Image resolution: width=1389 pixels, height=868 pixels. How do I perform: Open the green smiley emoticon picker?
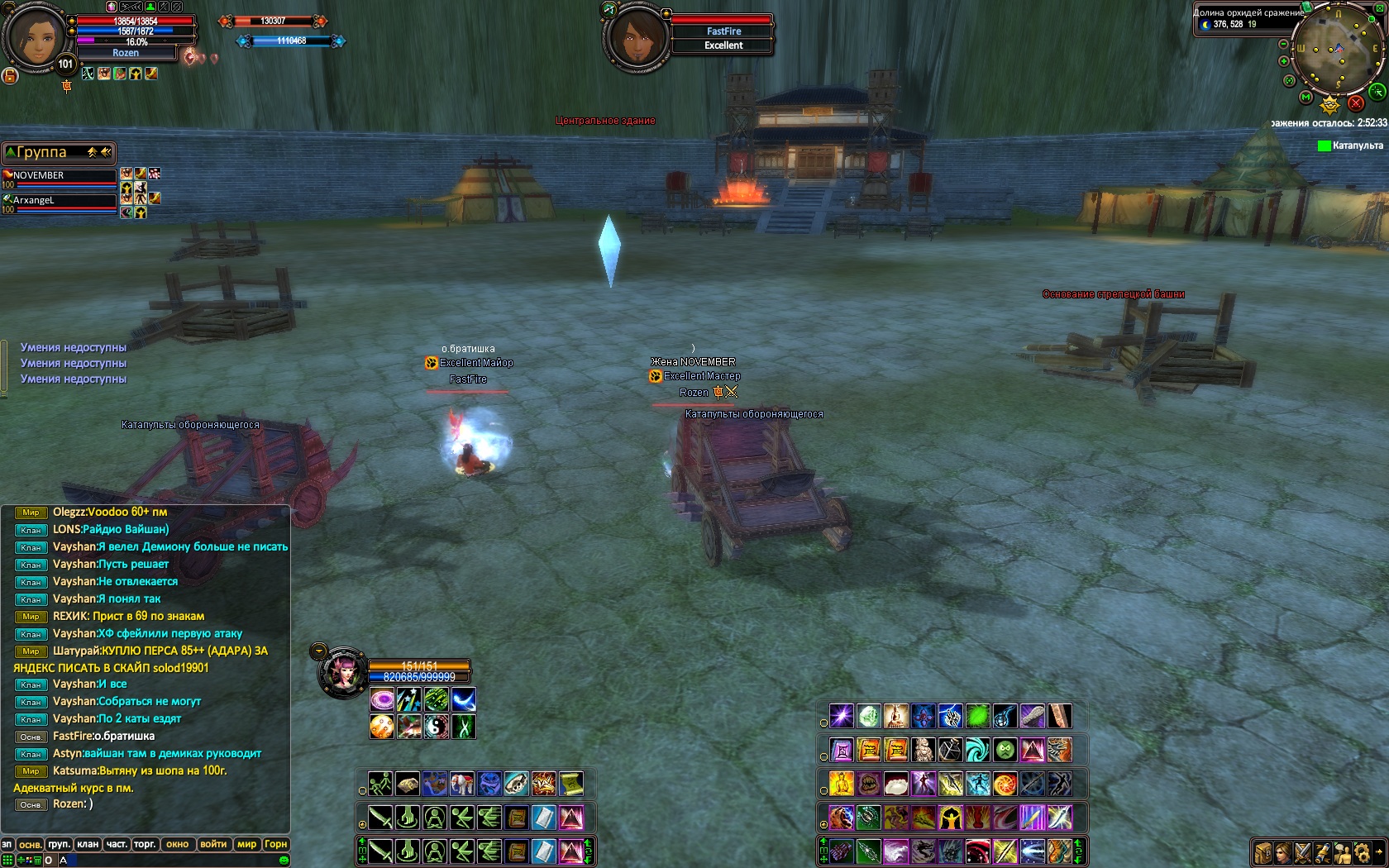[284, 861]
